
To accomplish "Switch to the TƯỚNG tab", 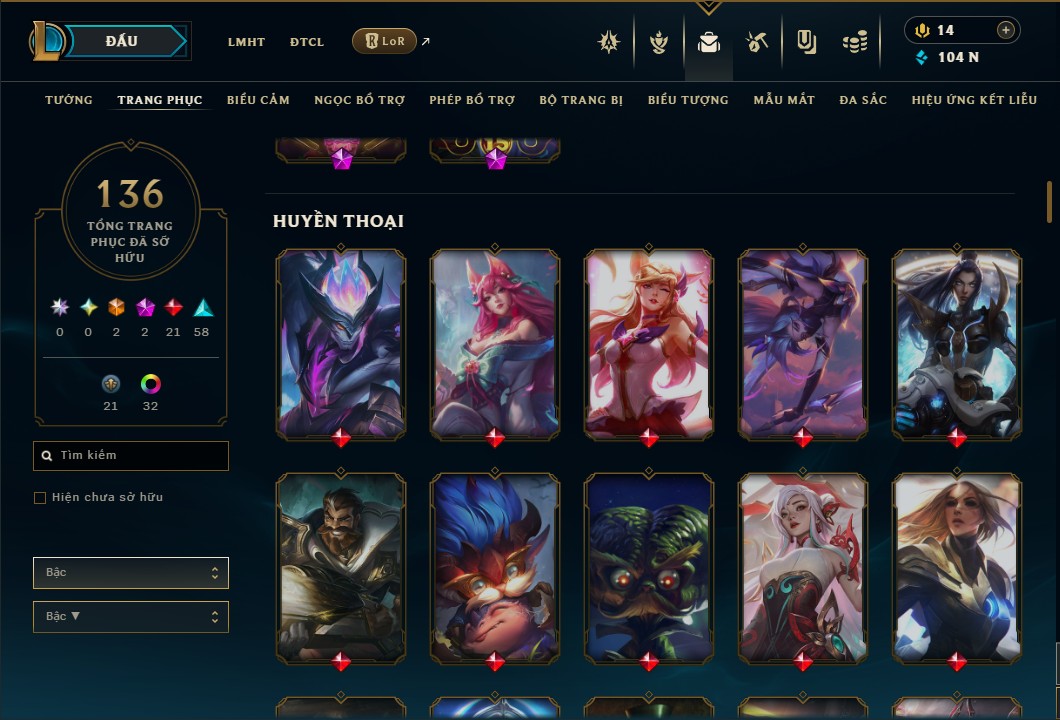I will coord(69,100).
